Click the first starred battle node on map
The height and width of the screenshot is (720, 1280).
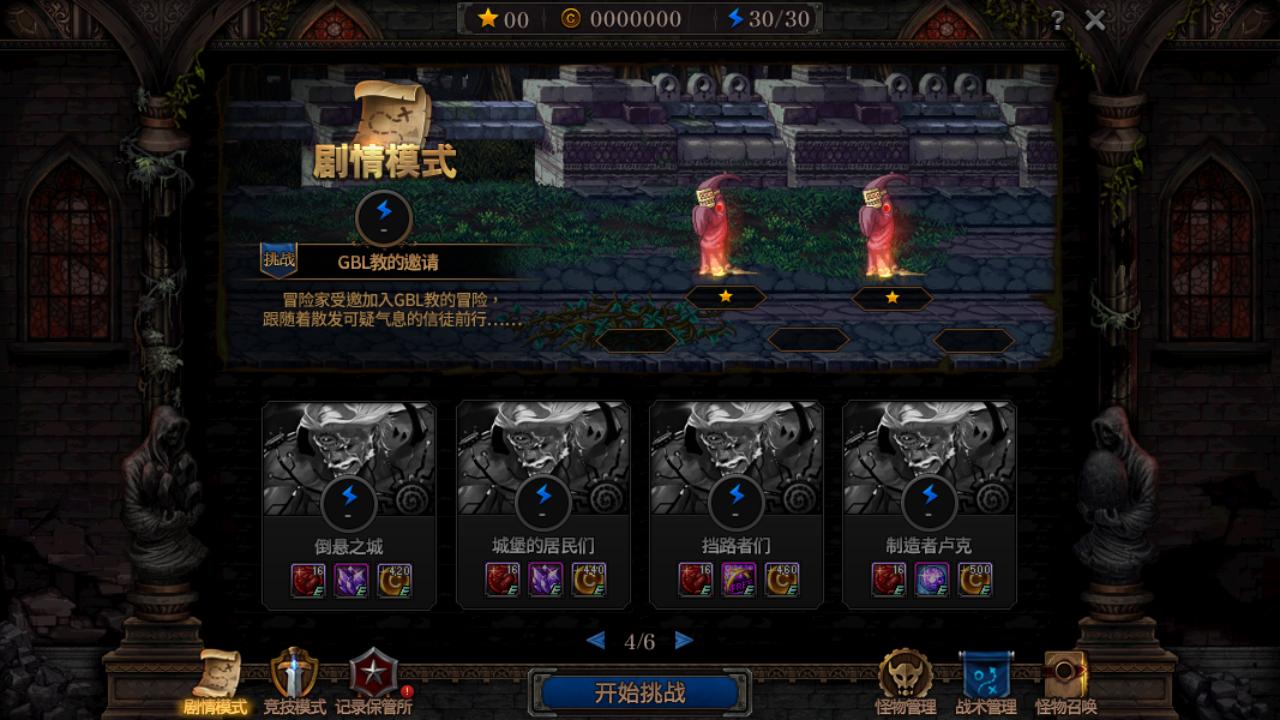[x=725, y=297]
